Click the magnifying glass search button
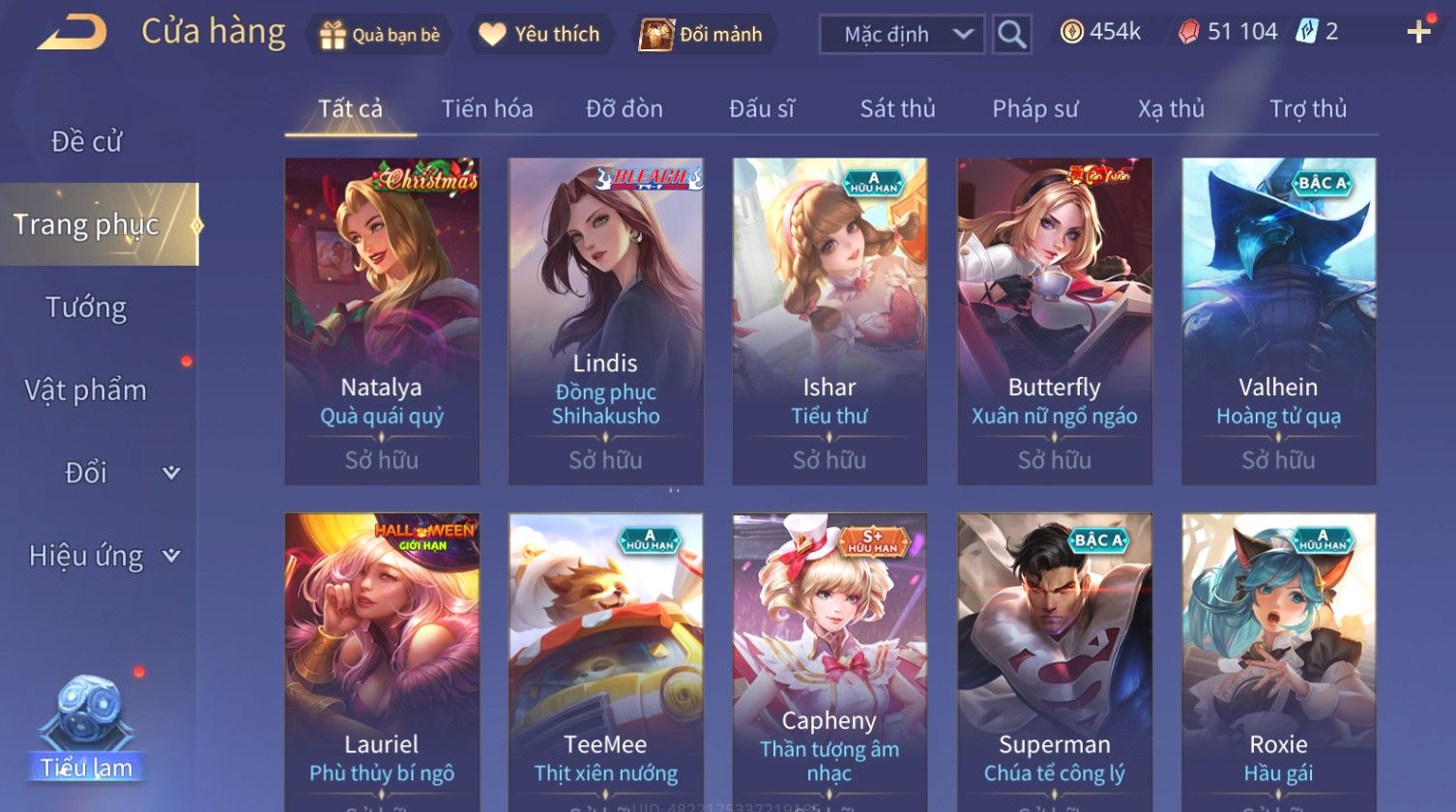Viewport: 1456px width, 812px height. [x=1011, y=35]
